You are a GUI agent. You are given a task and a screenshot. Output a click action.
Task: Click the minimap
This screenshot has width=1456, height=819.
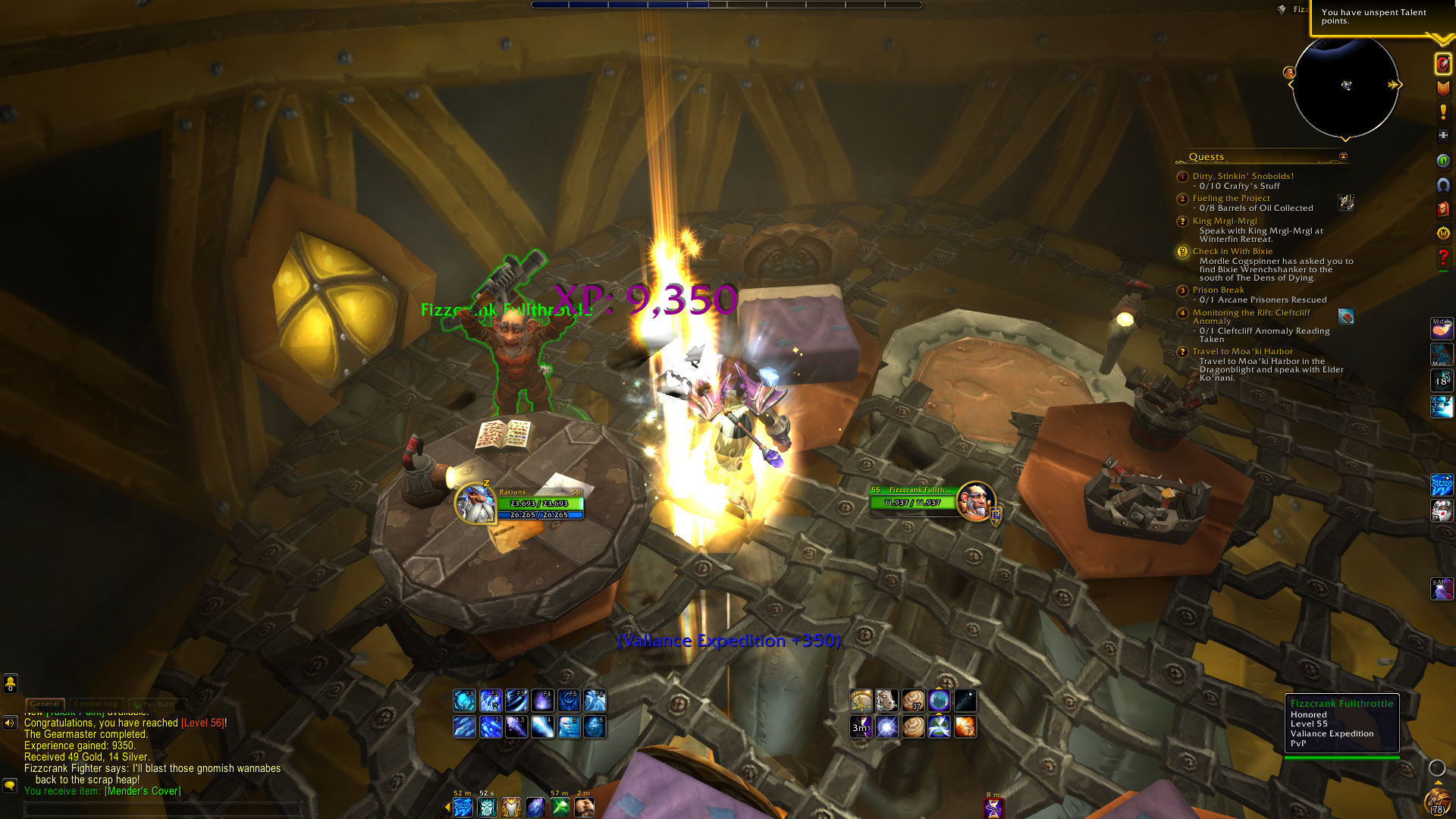click(1345, 86)
